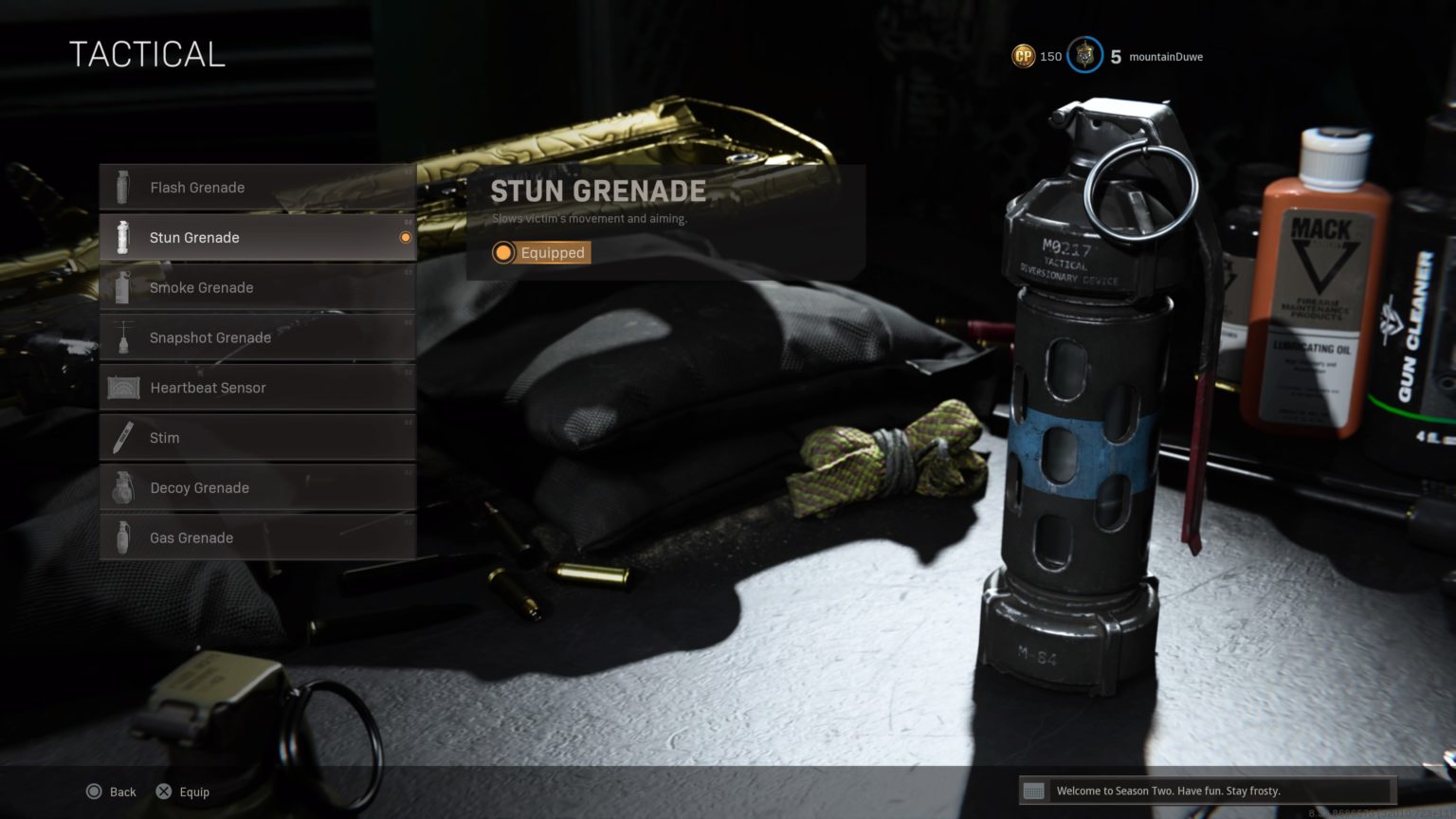Click the Decoy Grenade icon
Viewport: 1456px width, 819px height.
click(123, 487)
